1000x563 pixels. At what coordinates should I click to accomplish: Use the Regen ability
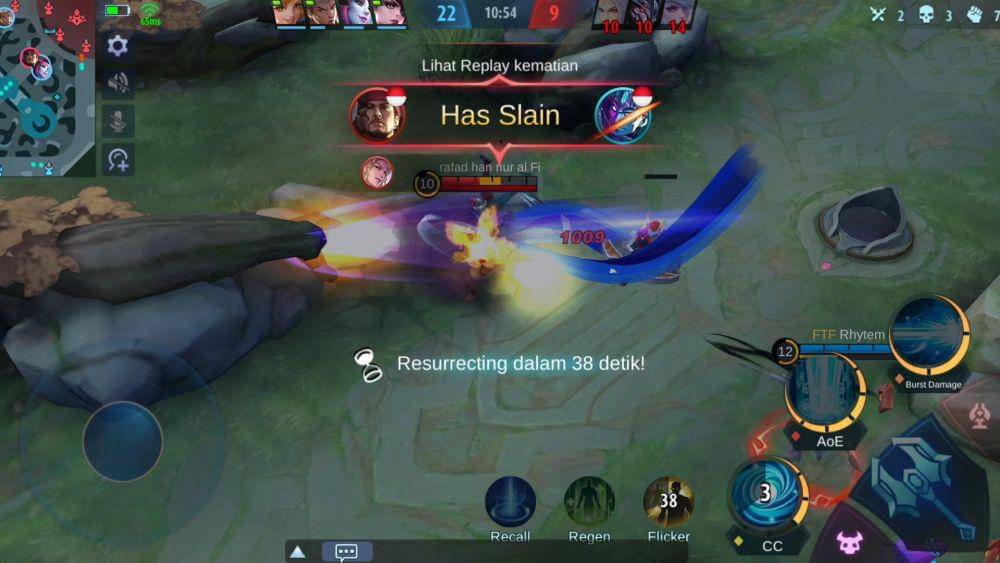coord(589,502)
